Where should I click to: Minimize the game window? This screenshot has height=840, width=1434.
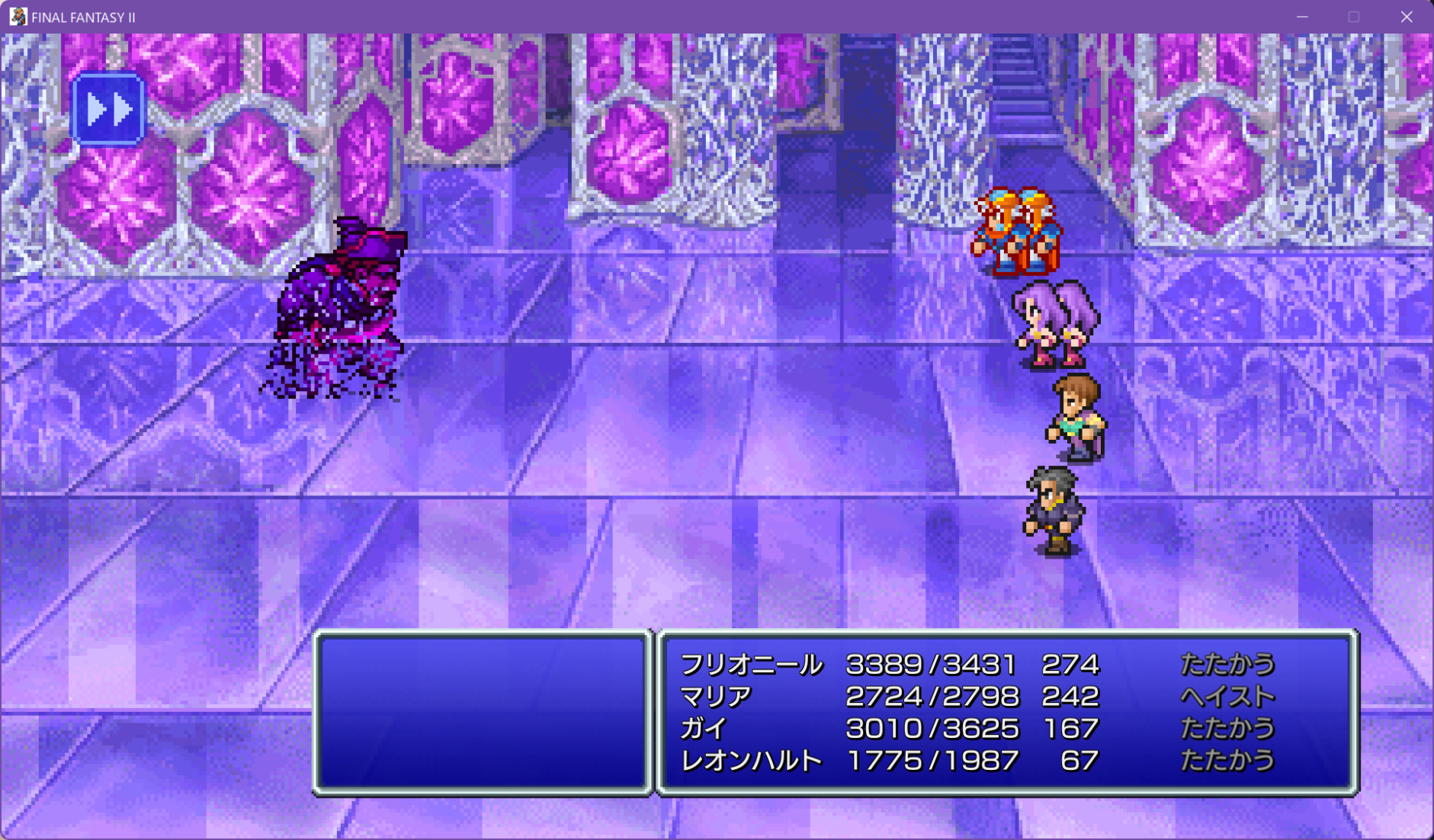click(x=1302, y=17)
